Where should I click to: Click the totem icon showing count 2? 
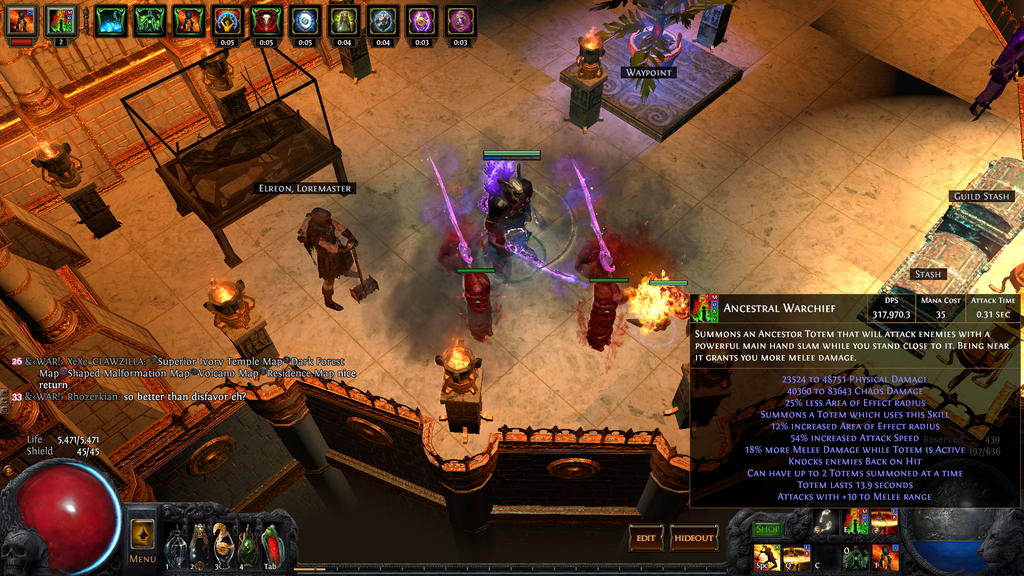60,20
